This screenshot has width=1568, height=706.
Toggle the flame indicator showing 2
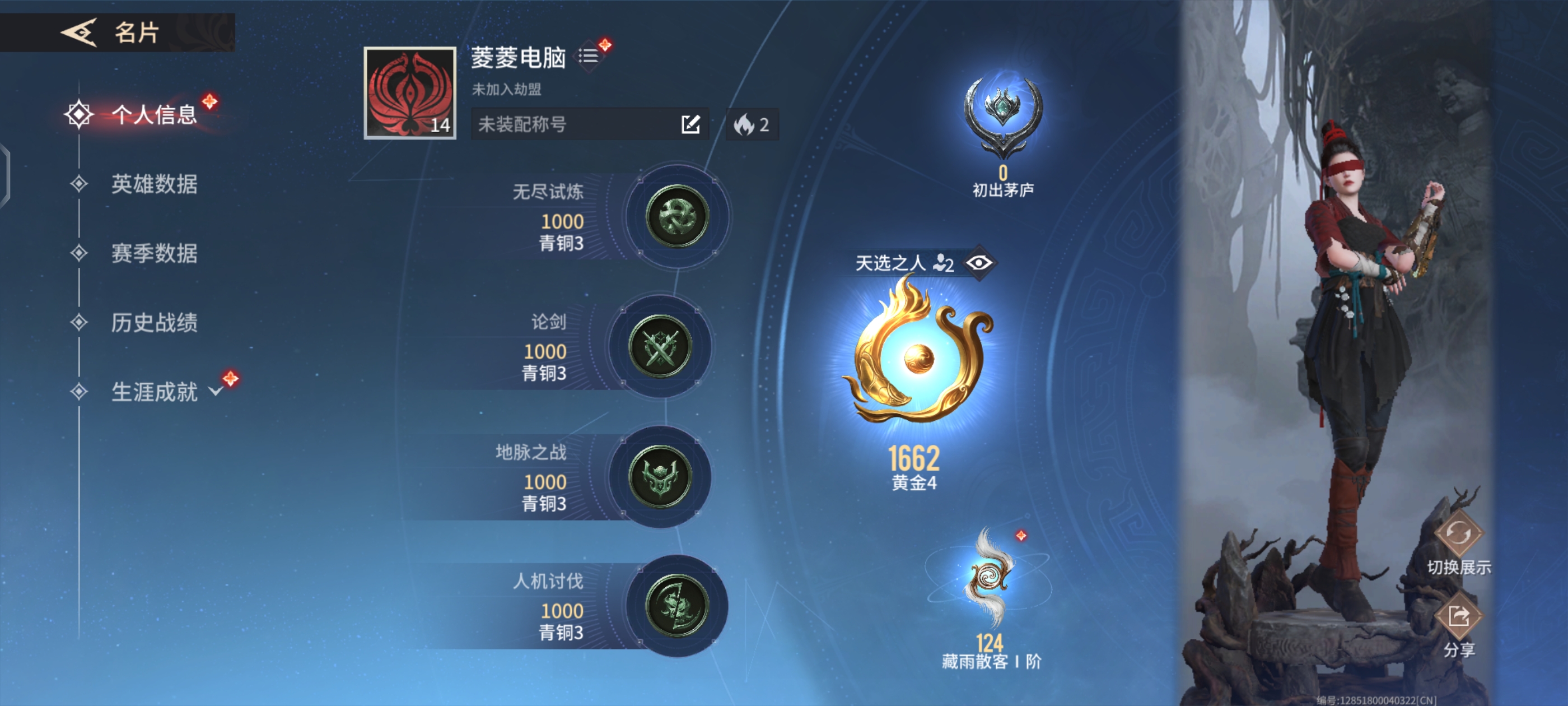click(752, 124)
